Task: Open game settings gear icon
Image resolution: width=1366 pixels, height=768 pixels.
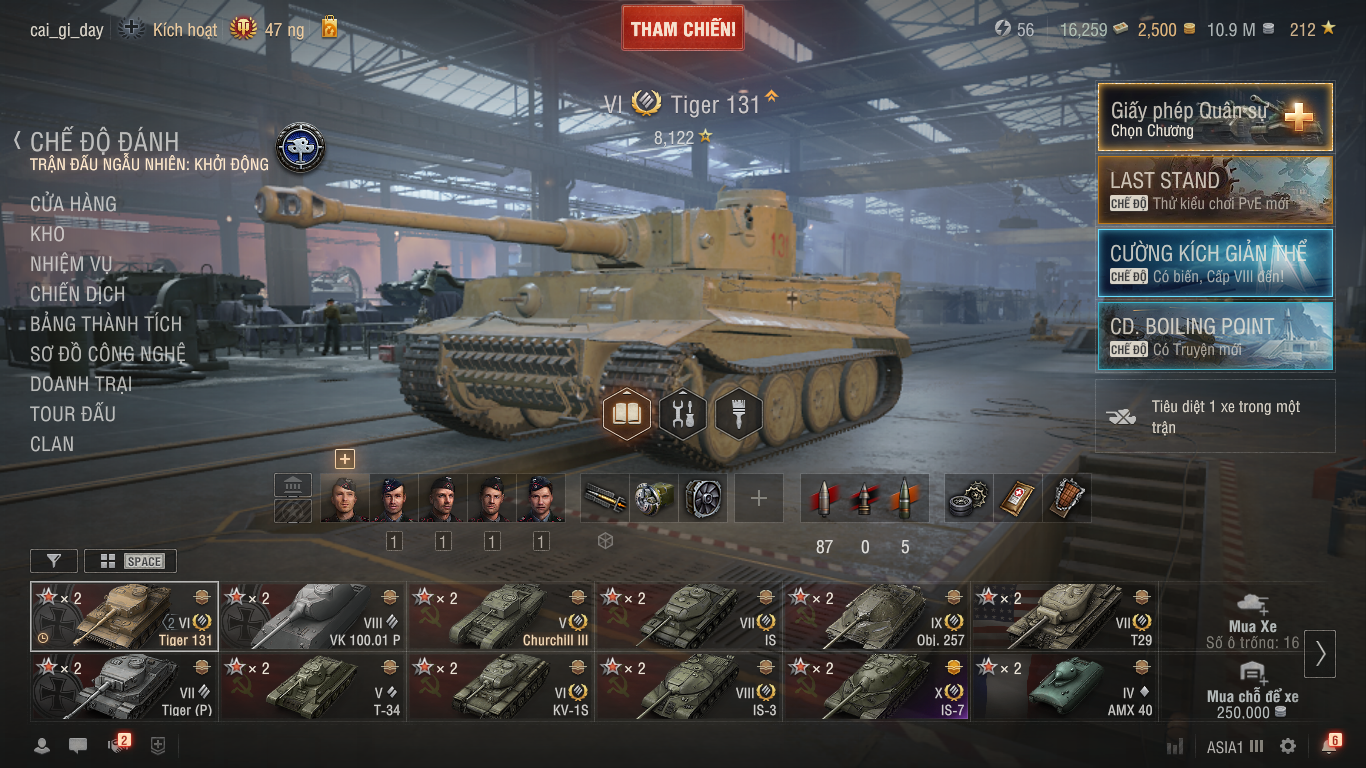Action: pyautogui.click(x=1288, y=746)
